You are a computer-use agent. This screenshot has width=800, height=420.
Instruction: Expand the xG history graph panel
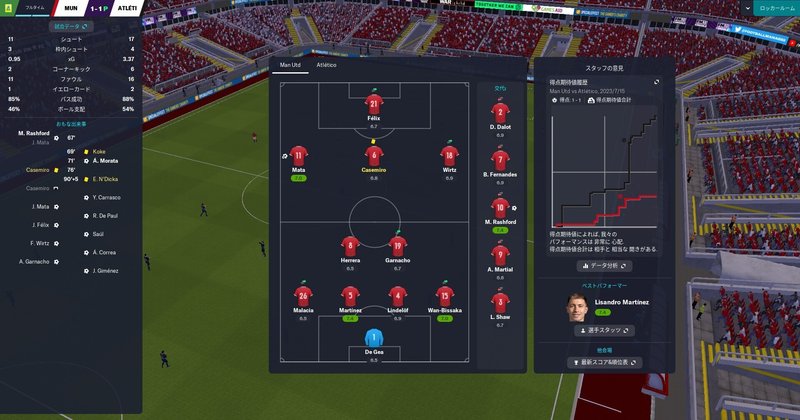point(657,82)
